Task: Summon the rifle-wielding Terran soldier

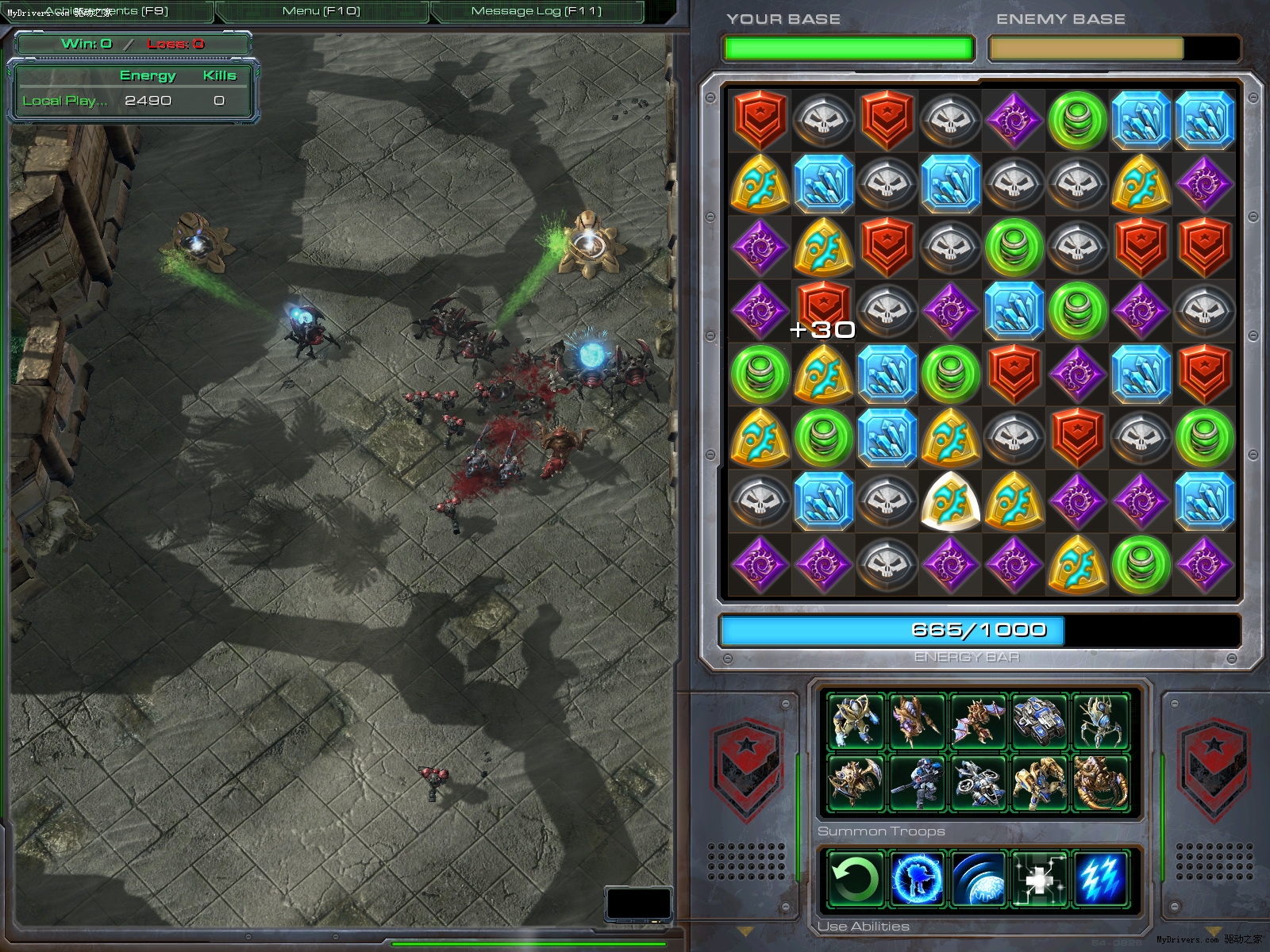Action: (915, 782)
